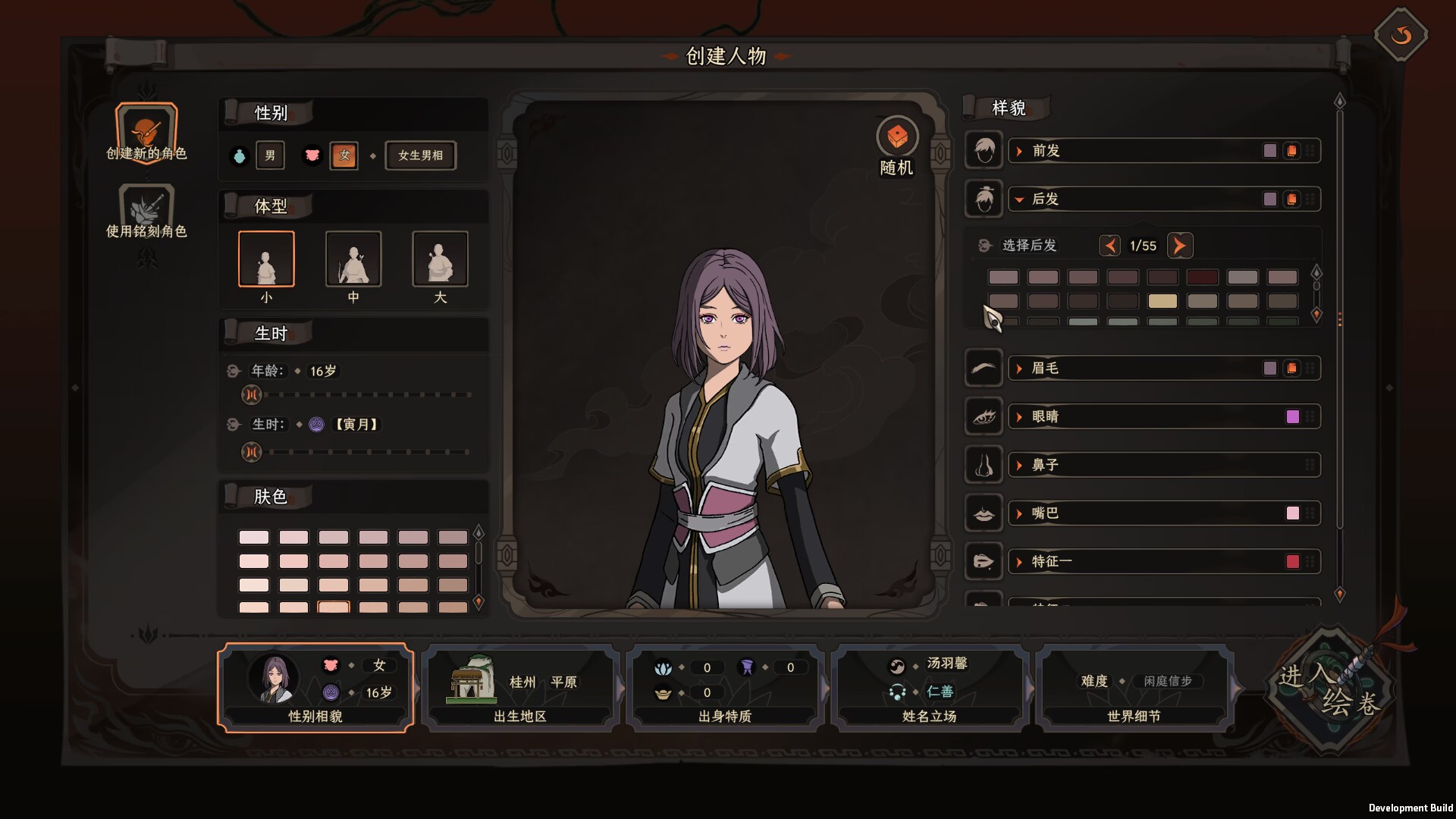
Task: Click the back arrow button
Action: click(1401, 35)
